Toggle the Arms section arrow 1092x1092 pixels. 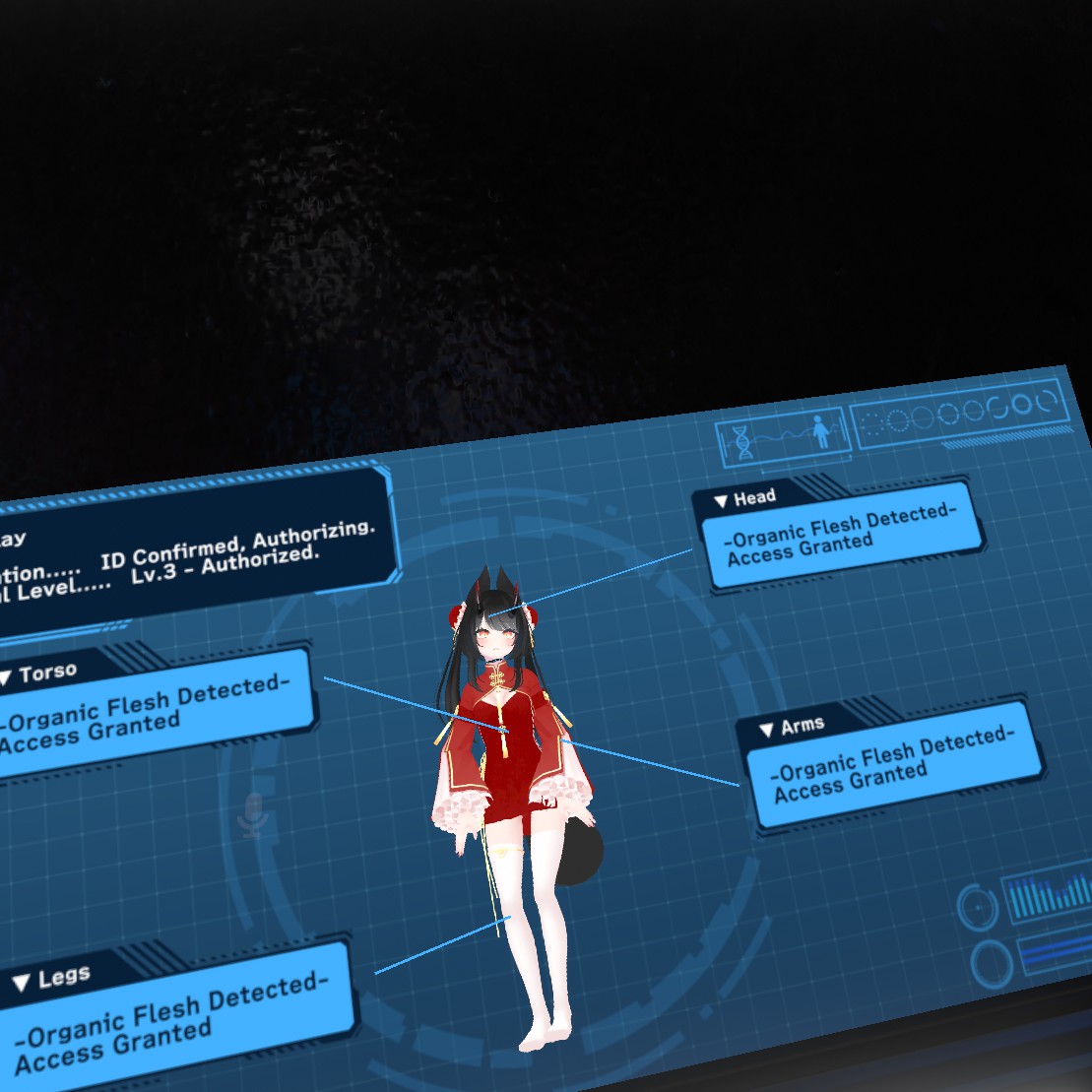[767, 730]
